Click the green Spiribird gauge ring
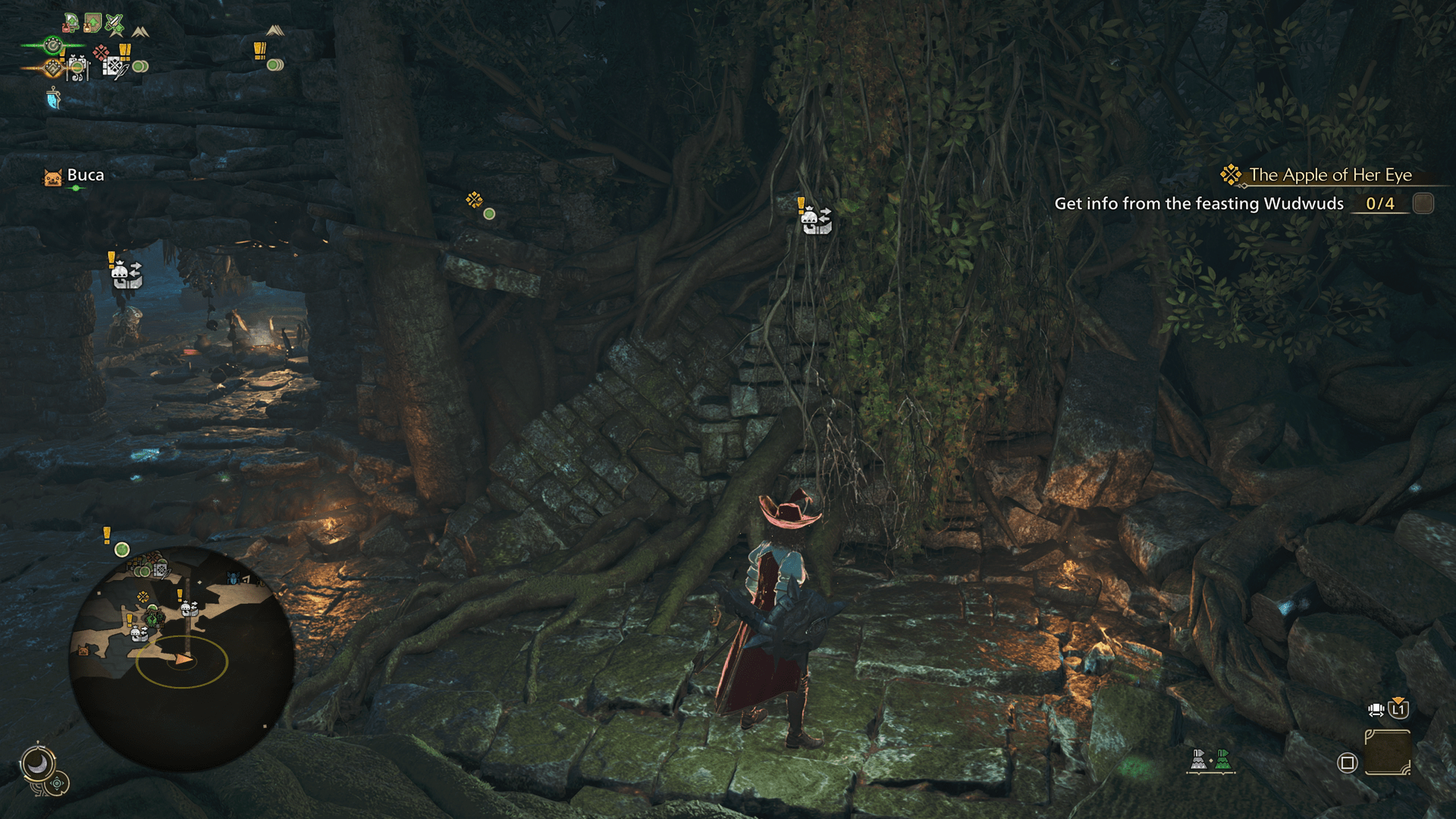Viewport: 1456px width, 819px height. 53,45
